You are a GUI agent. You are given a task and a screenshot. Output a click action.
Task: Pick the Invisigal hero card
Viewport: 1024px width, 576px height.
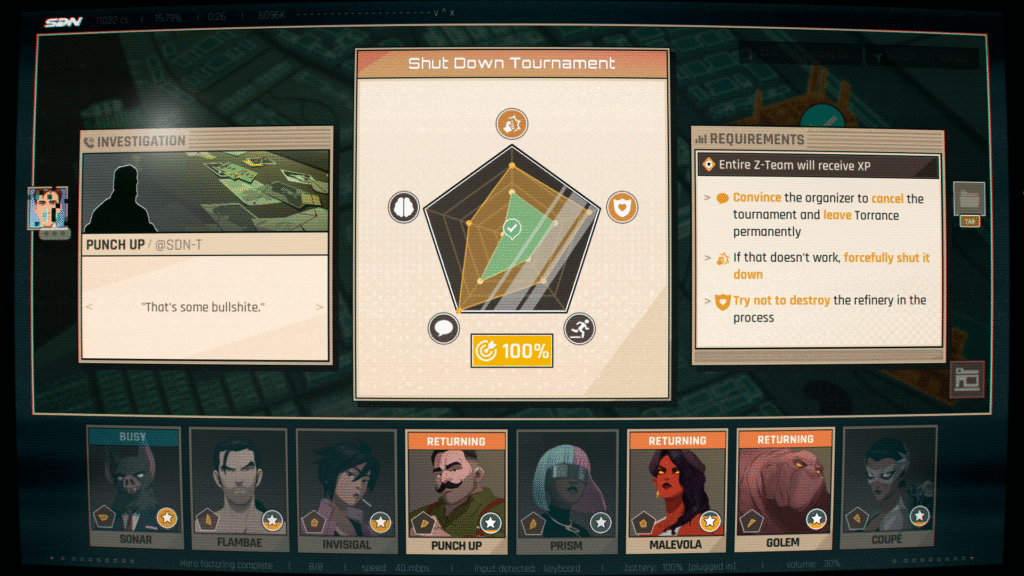(346, 488)
